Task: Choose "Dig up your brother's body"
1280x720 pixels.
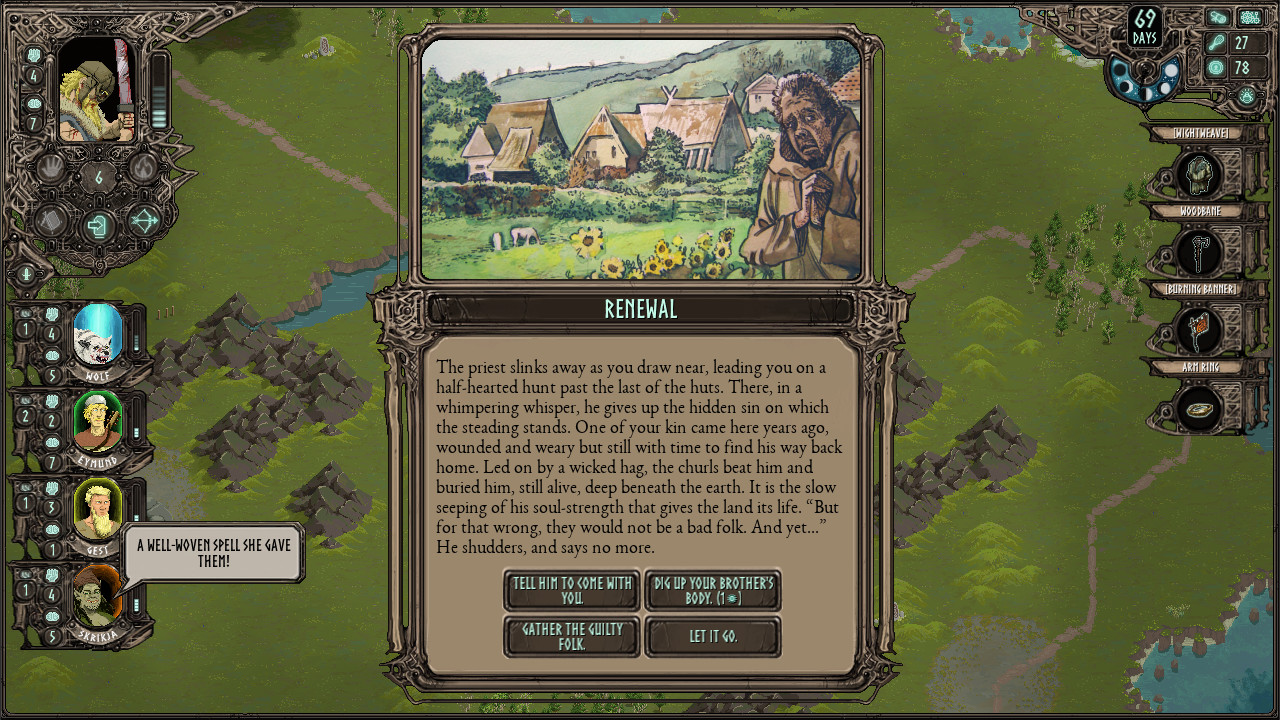Action: tap(713, 590)
